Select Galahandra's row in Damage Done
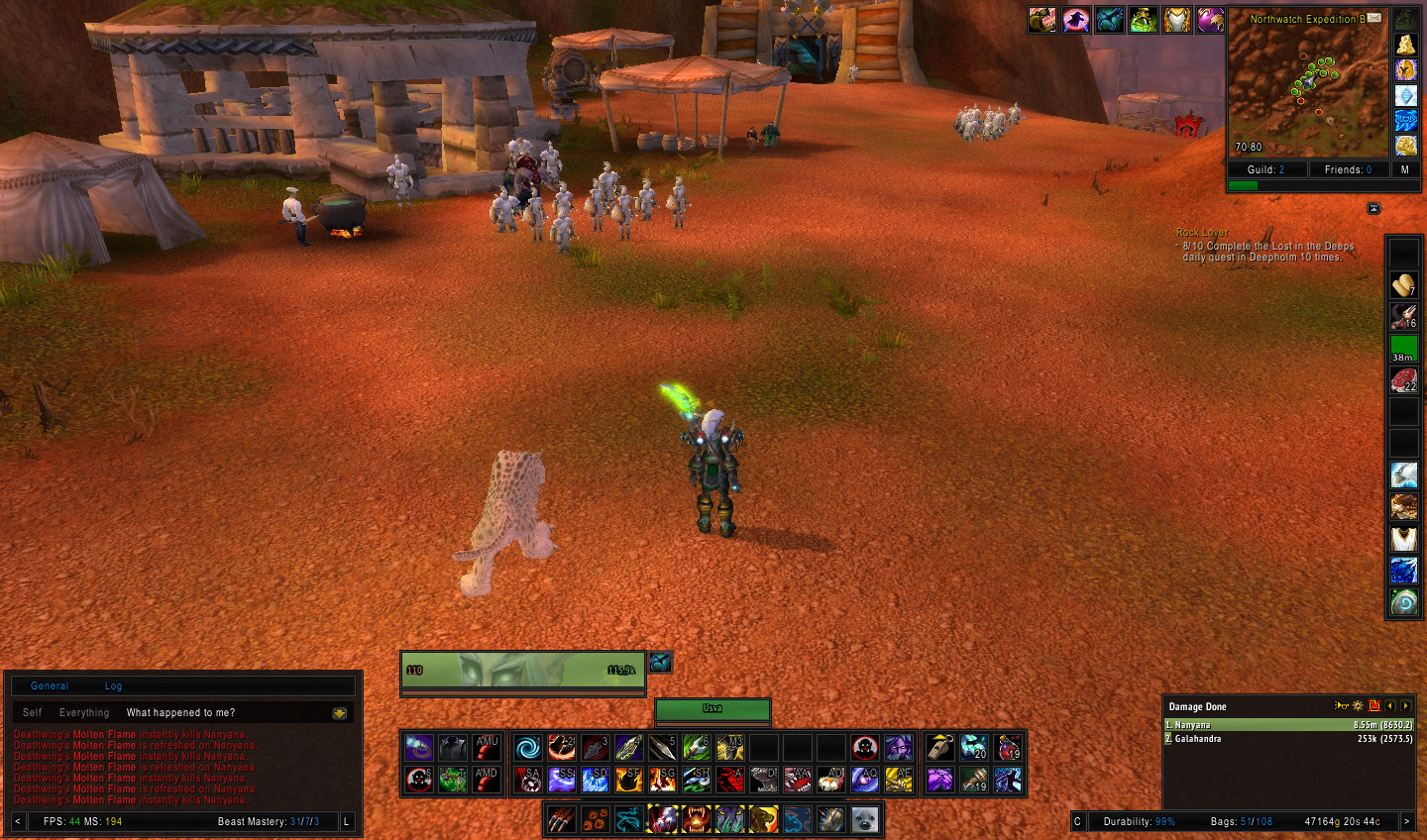This screenshot has height=840, width=1427. [1288, 739]
